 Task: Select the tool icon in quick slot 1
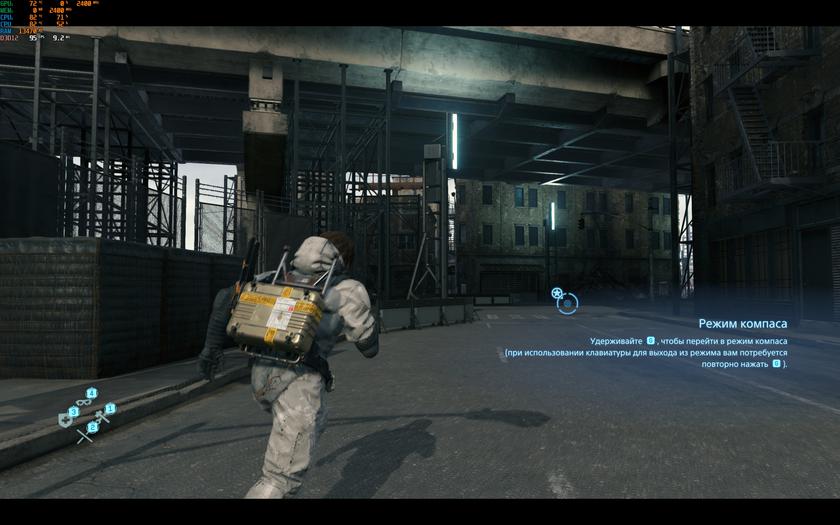pos(102,416)
